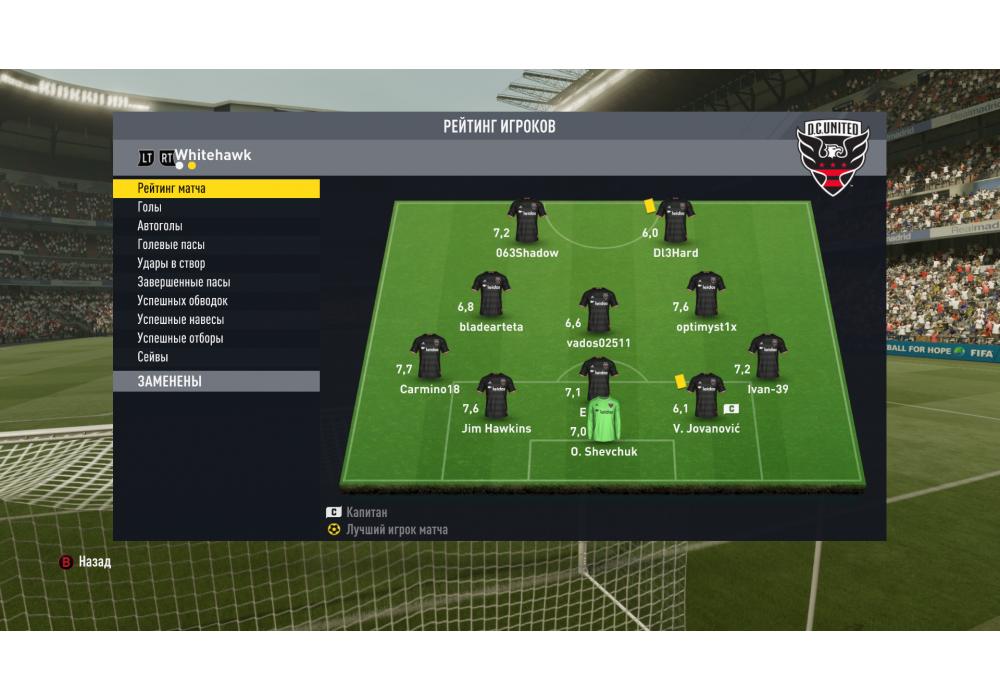
Task: Choose player vados02511
Action: click(x=599, y=310)
